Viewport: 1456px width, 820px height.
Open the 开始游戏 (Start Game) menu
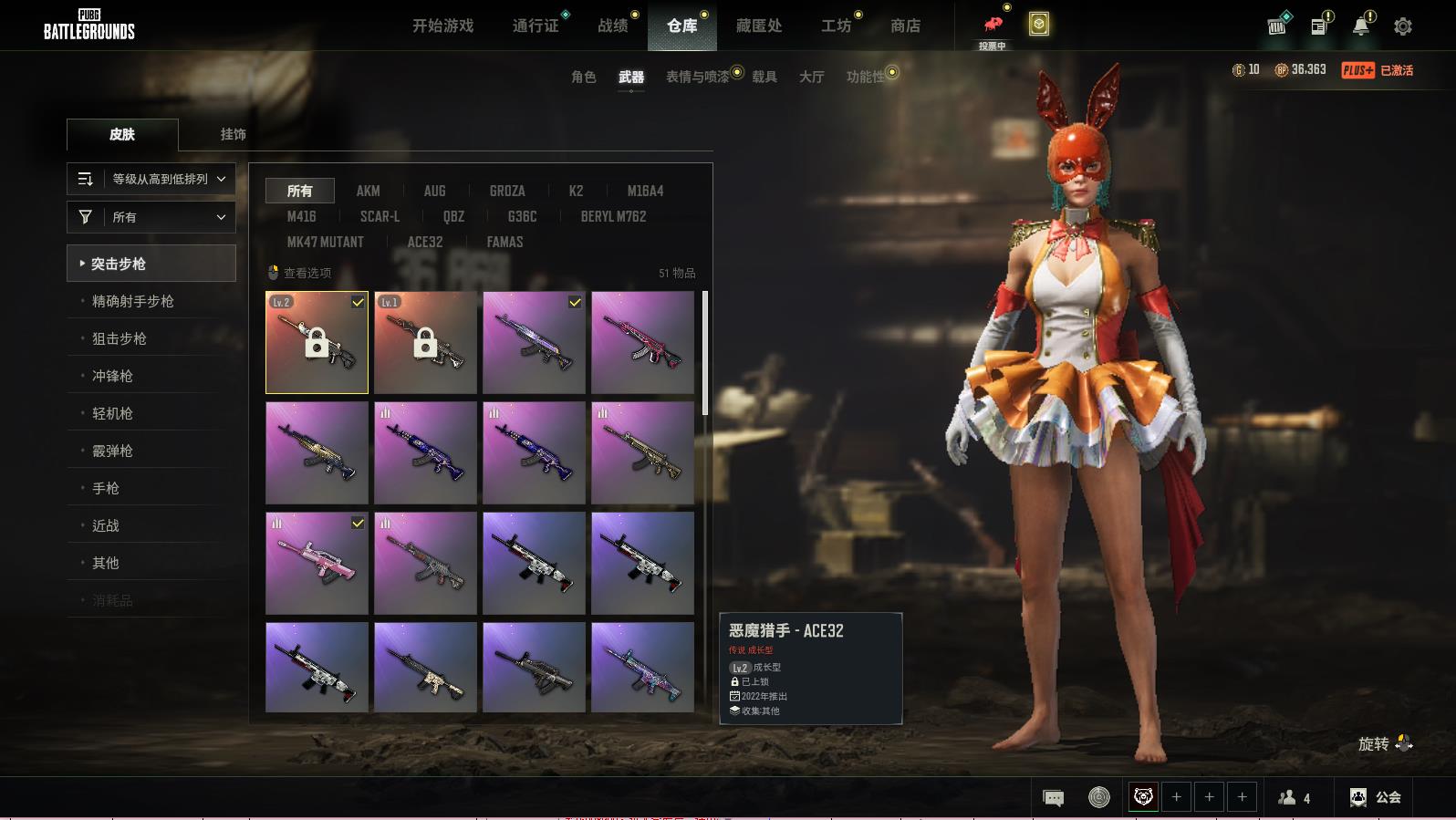[x=442, y=26]
